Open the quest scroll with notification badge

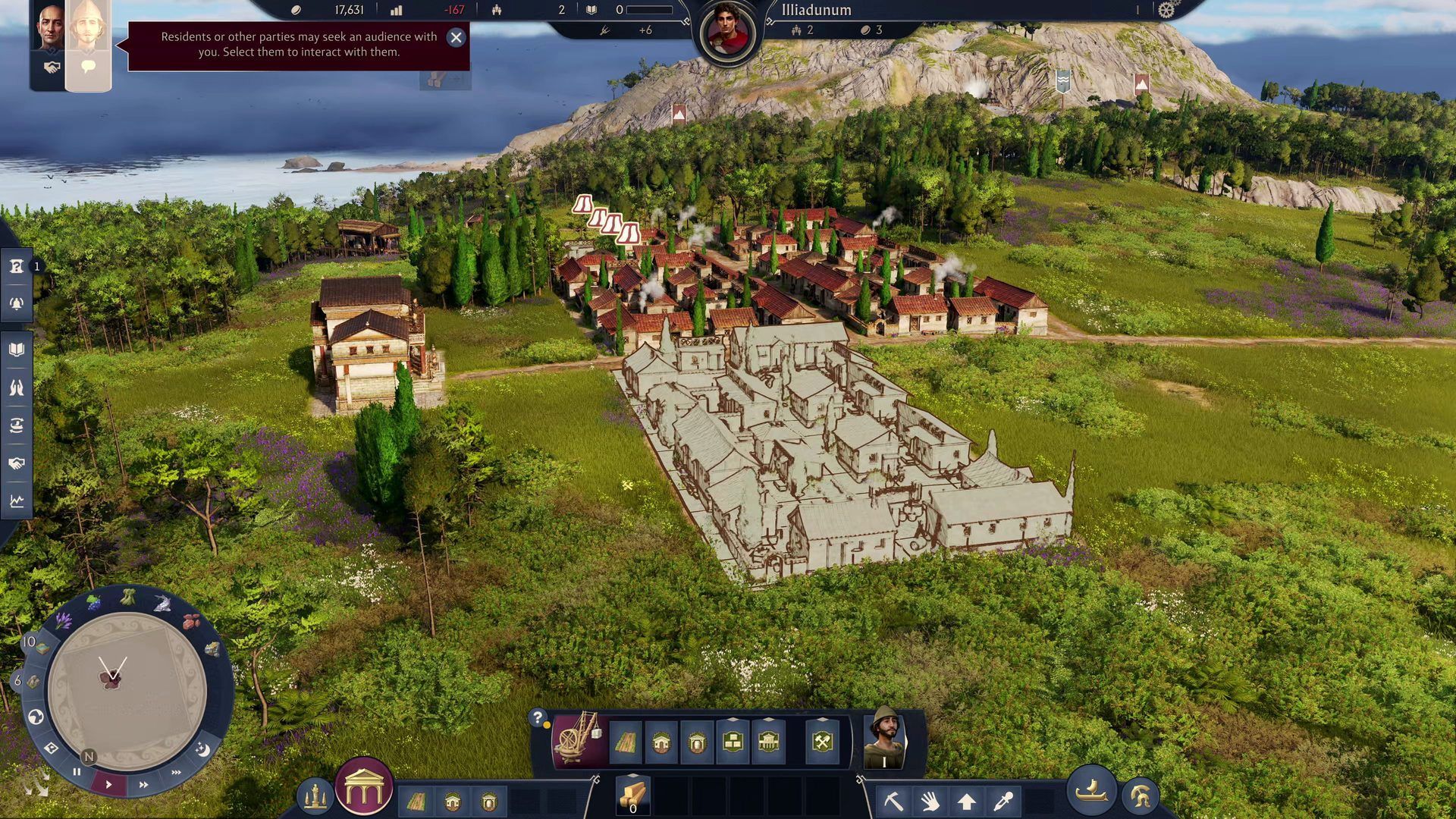coord(17,266)
